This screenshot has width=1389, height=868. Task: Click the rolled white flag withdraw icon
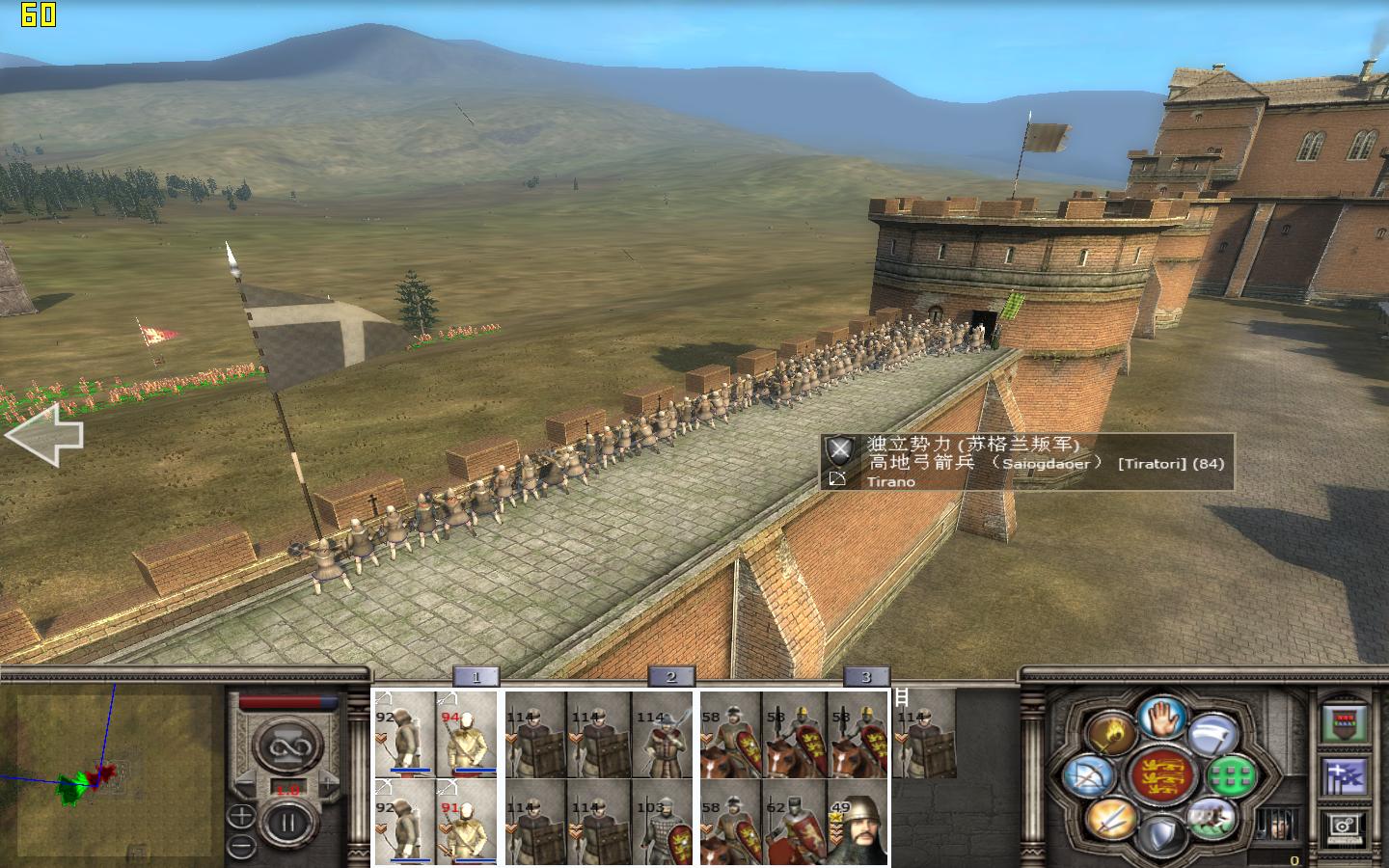point(1212,735)
